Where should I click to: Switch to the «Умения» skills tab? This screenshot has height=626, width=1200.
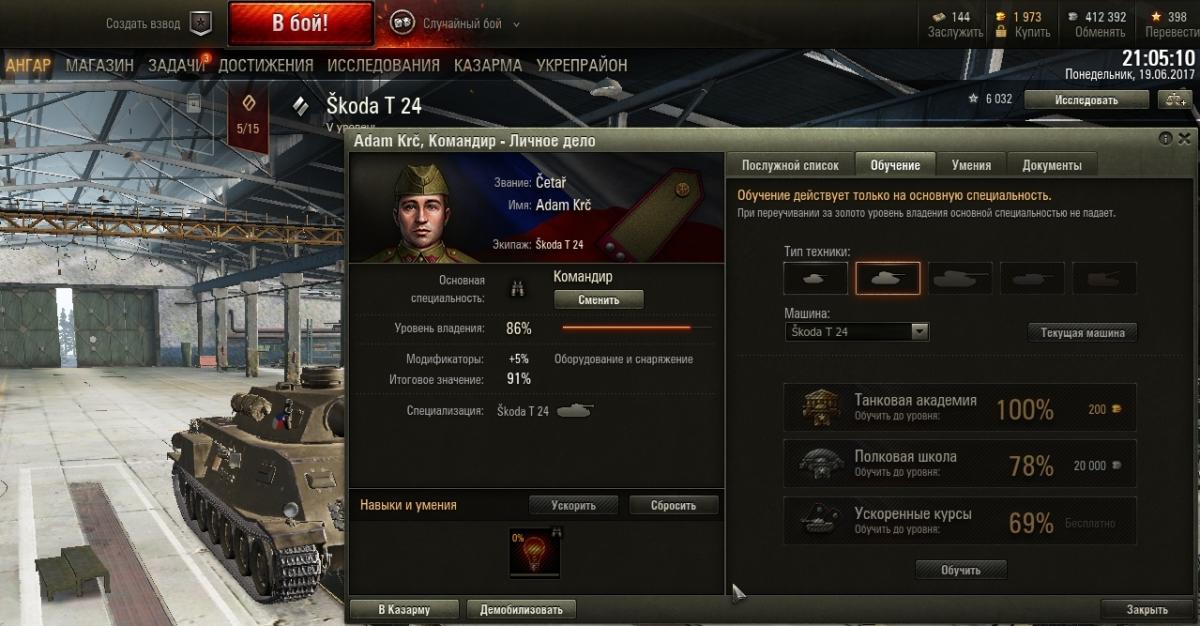click(971, 165)
